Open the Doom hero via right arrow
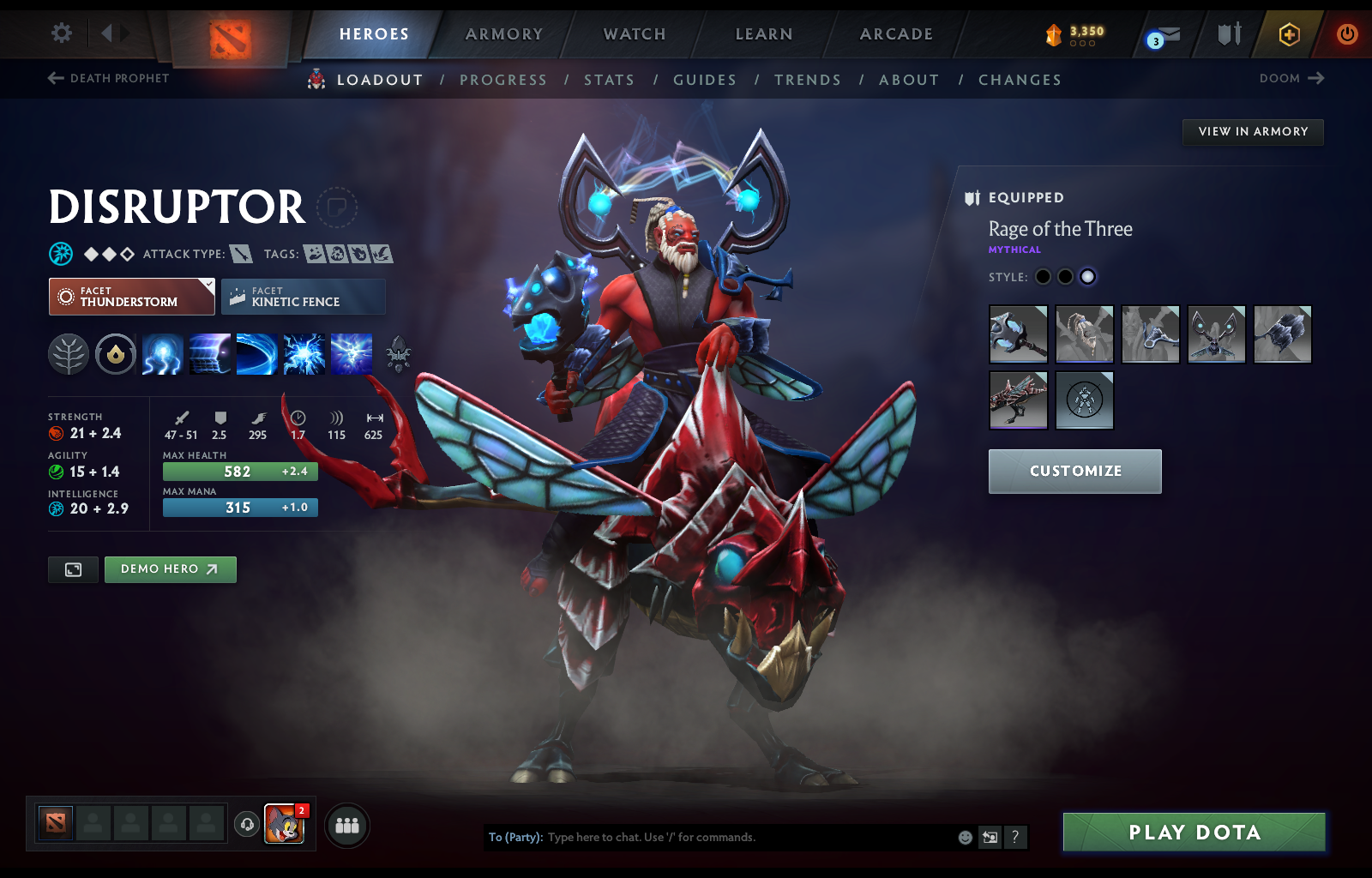The width and height of the screenshot is (1372, 878). (x=1317, y=78)
